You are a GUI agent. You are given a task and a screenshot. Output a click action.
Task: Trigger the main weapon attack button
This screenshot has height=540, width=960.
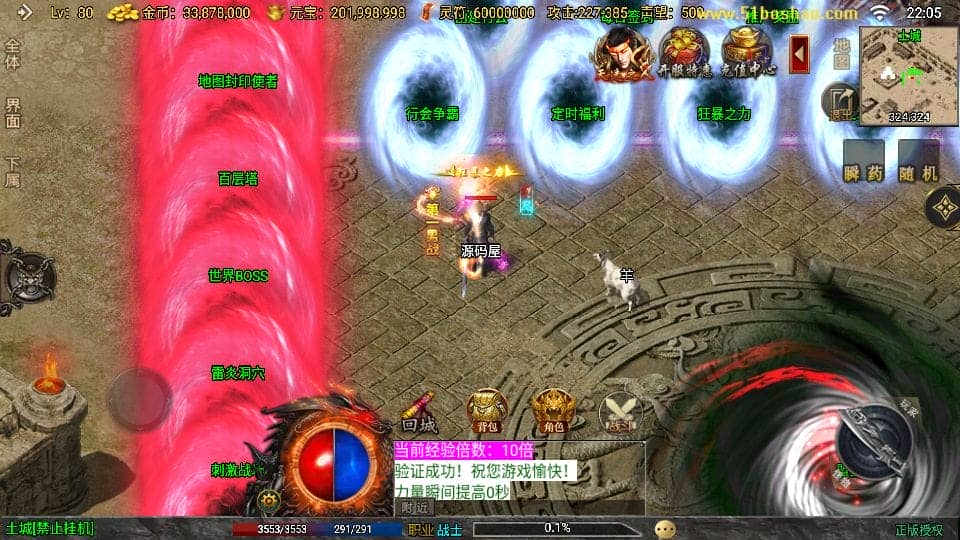(x=872, y=441)
